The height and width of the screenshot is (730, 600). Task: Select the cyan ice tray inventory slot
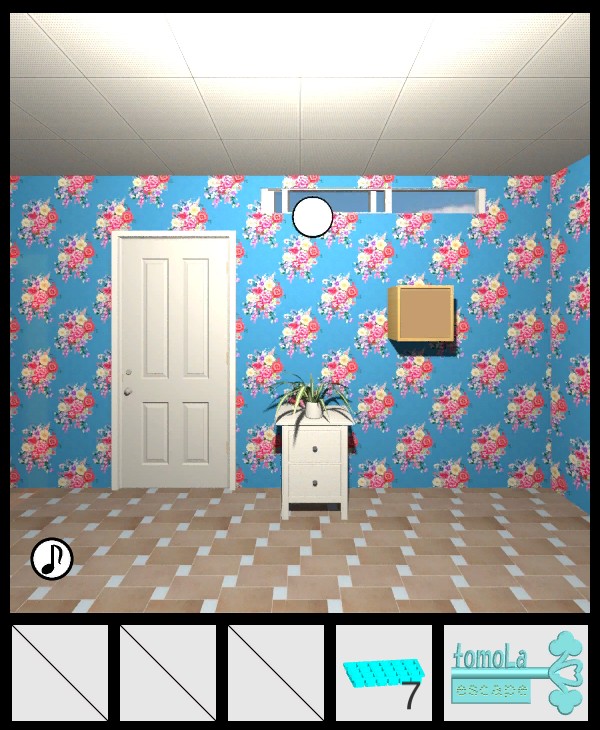tap(384, 672)
